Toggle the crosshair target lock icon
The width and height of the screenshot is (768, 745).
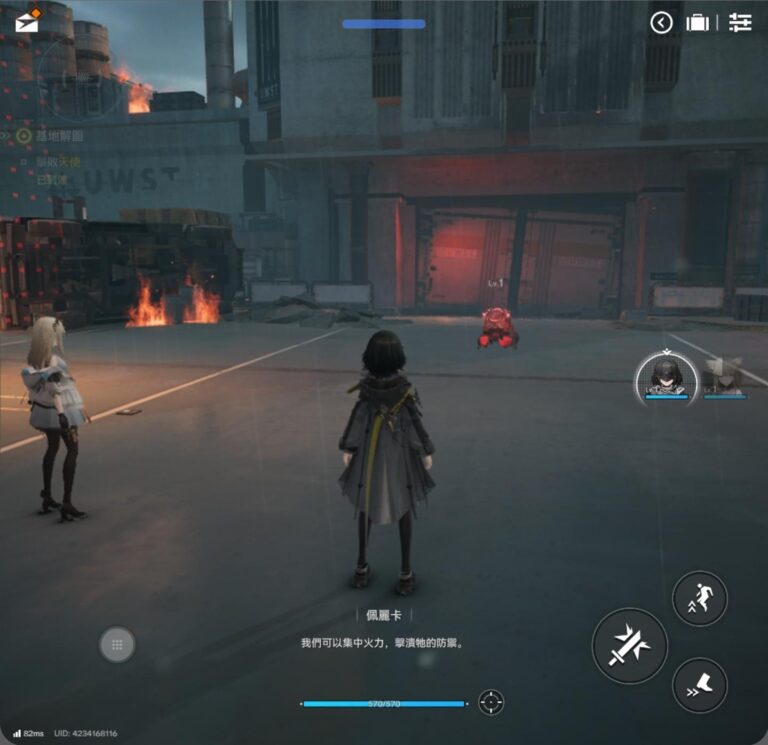(491, 702)
